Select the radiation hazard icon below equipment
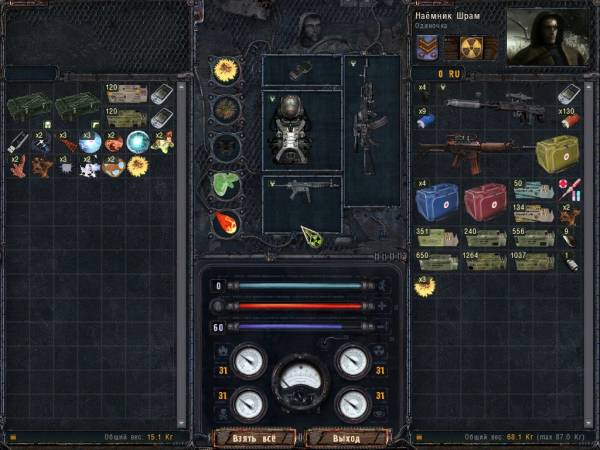This screenshot has width=600, height=450. [x=312, y=236]
